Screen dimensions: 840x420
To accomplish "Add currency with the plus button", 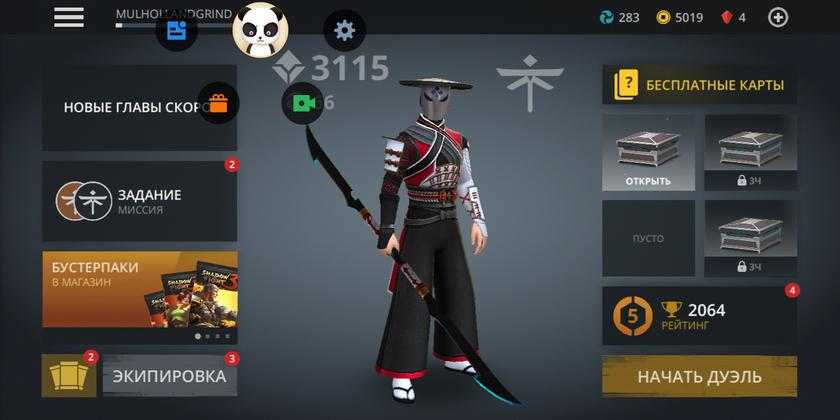I will (777, 17).
